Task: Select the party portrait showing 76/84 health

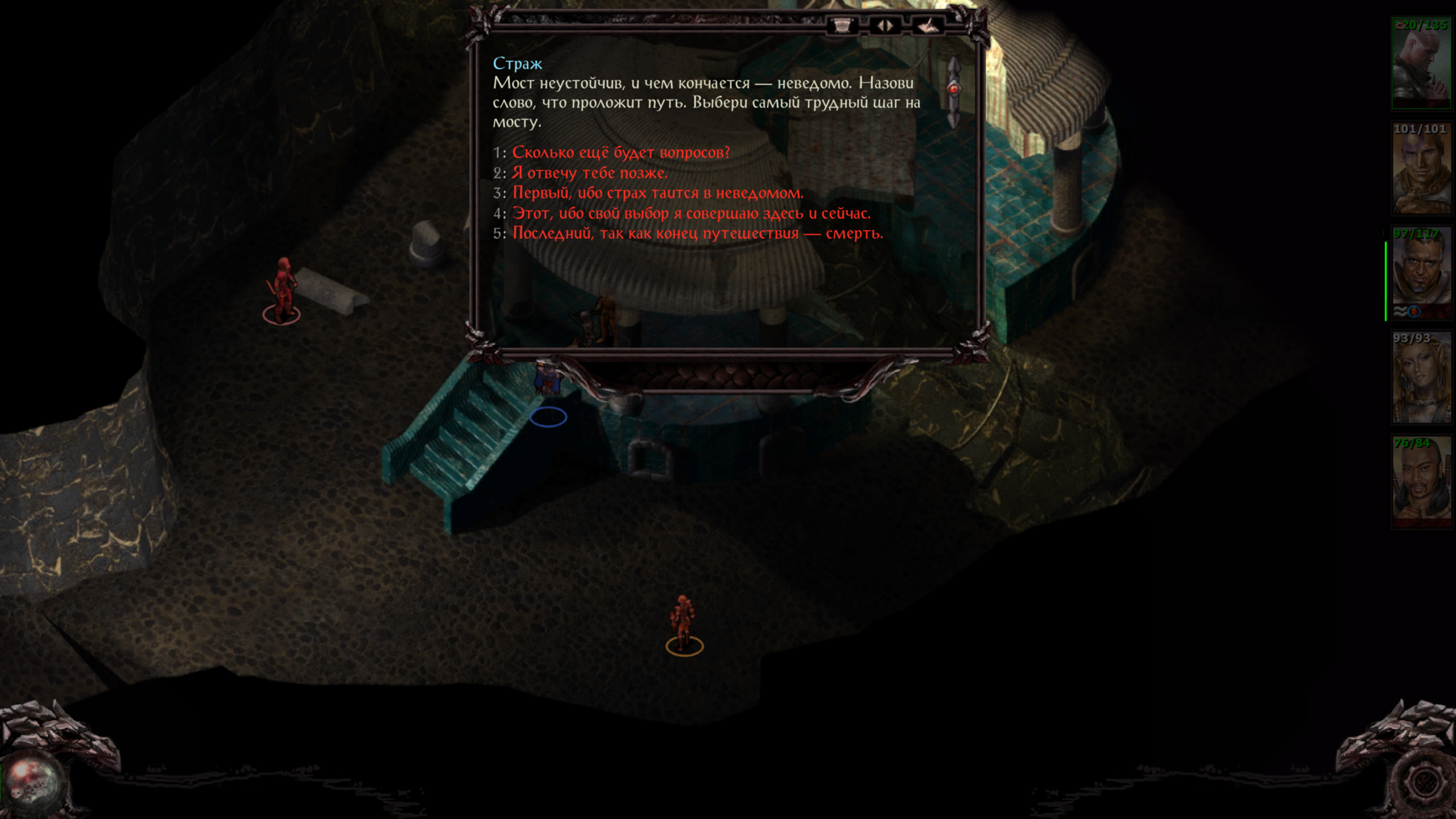Action: pos(1420,483)
